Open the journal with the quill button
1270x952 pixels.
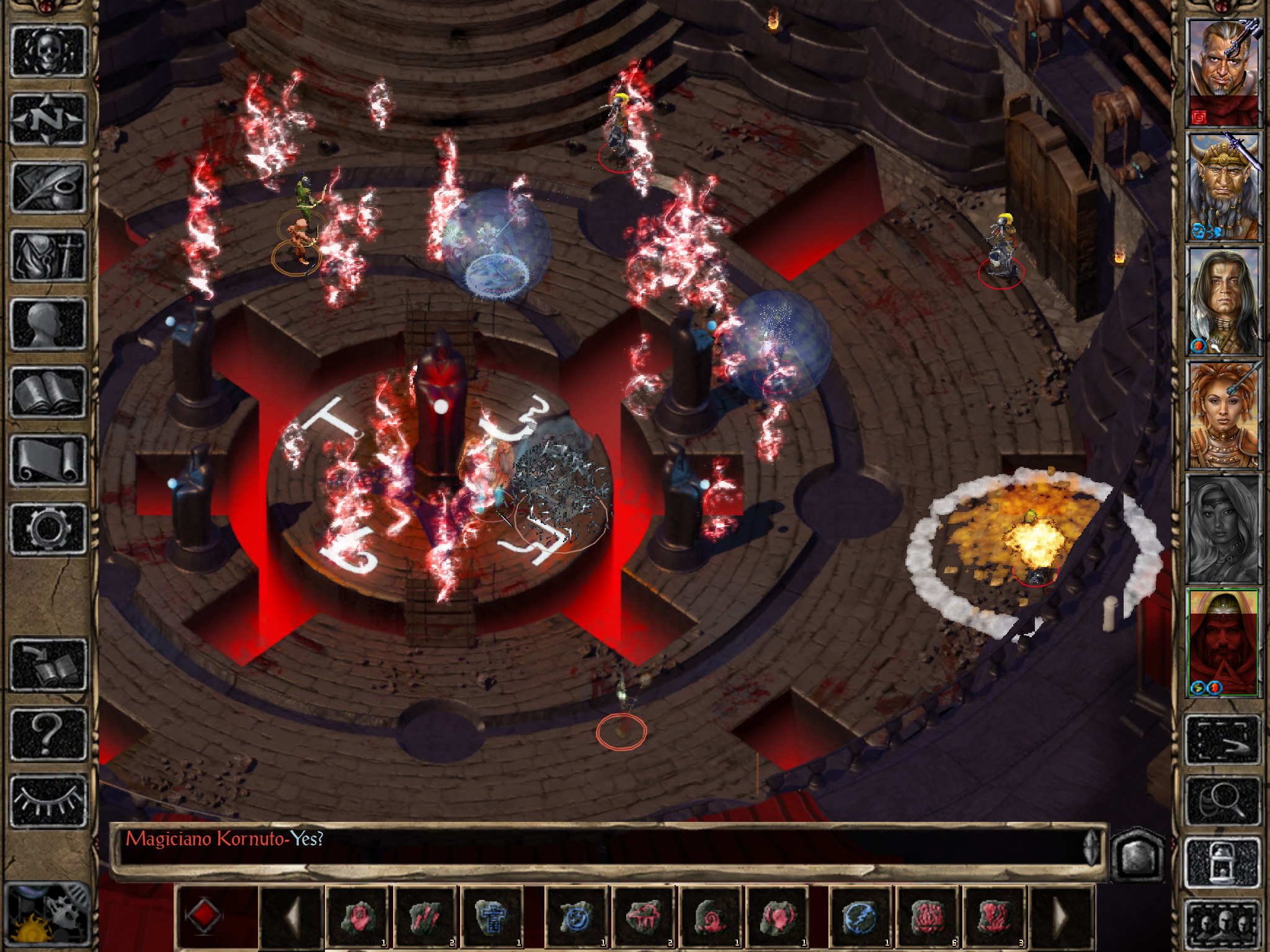pos(48,187)
